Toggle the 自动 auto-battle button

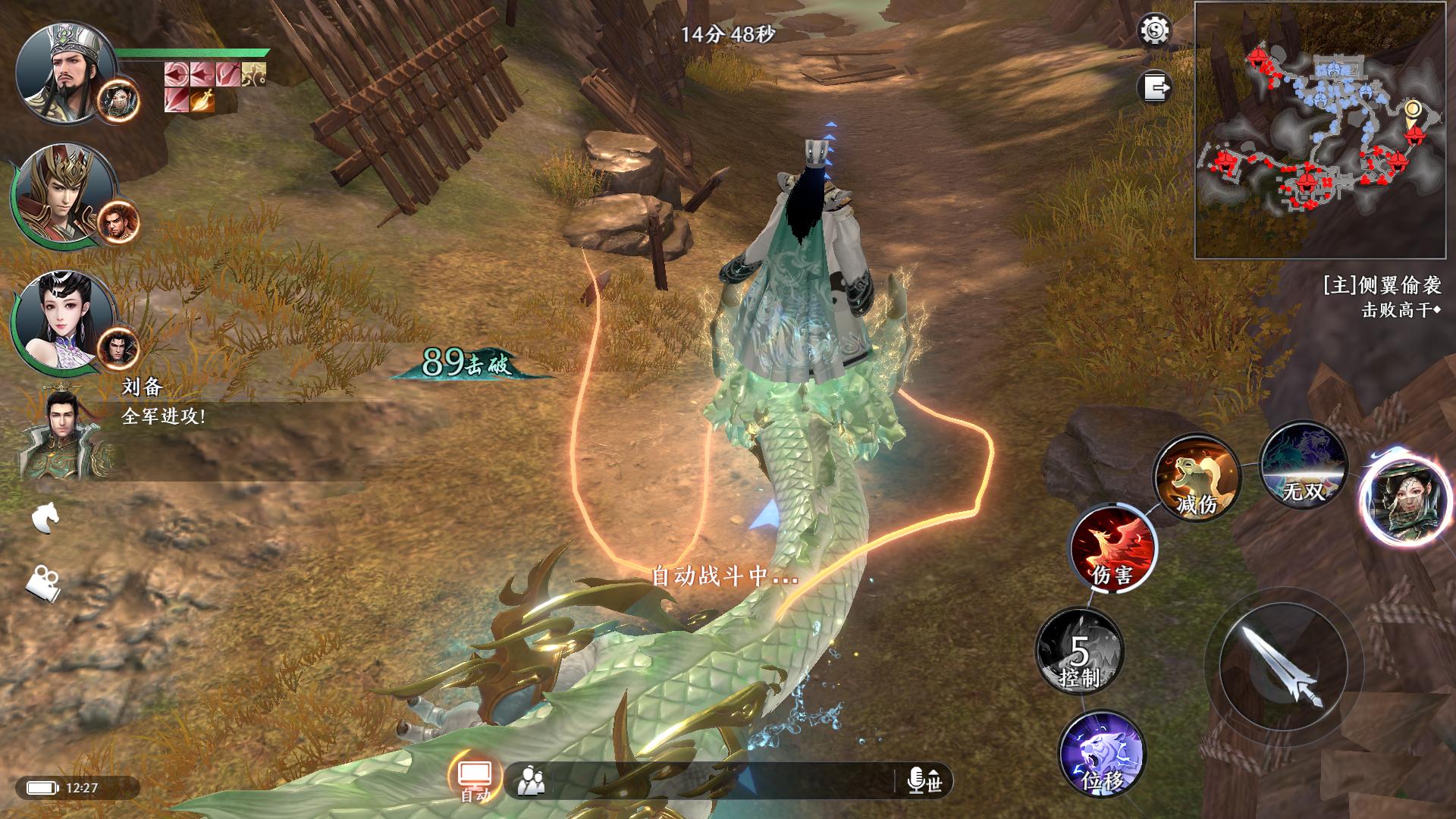tap(475, 779)
